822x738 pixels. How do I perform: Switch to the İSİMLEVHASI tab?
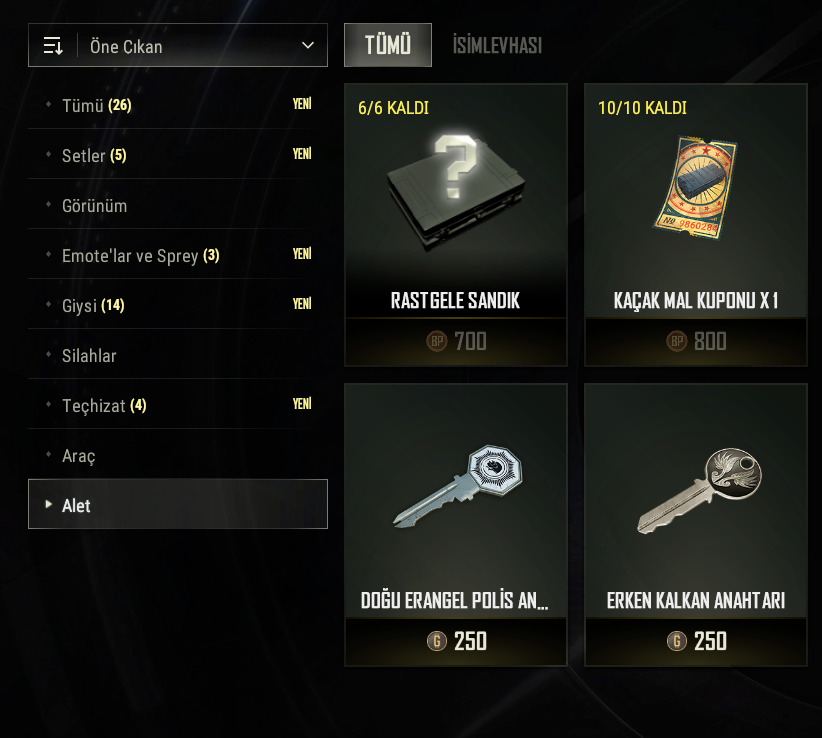tap(497, 45)
